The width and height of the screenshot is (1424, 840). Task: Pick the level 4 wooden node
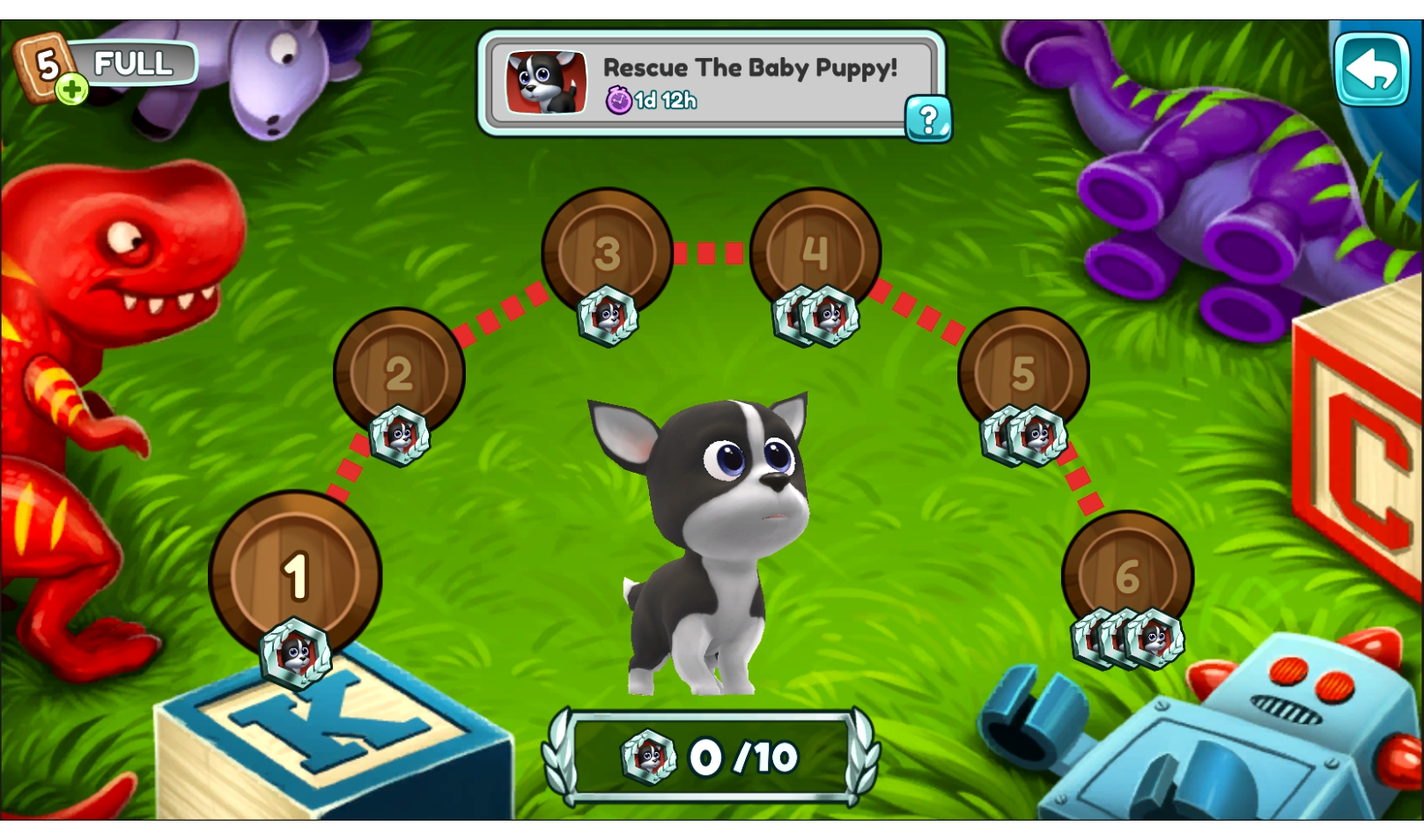pos(815,253)
